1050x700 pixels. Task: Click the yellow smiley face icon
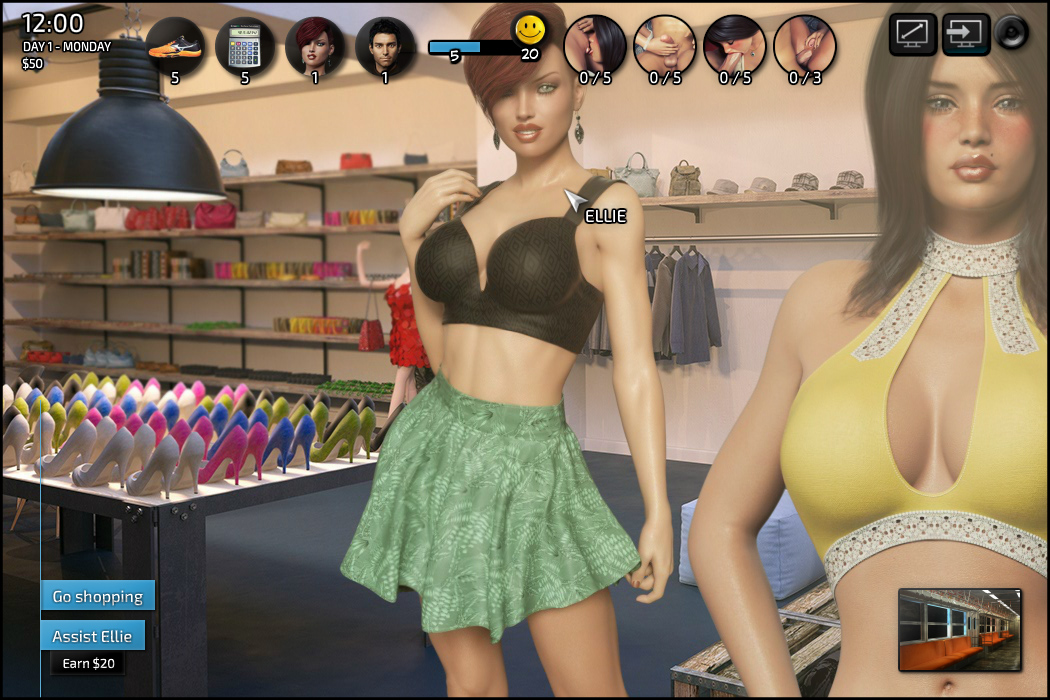(x=530, y=30)
